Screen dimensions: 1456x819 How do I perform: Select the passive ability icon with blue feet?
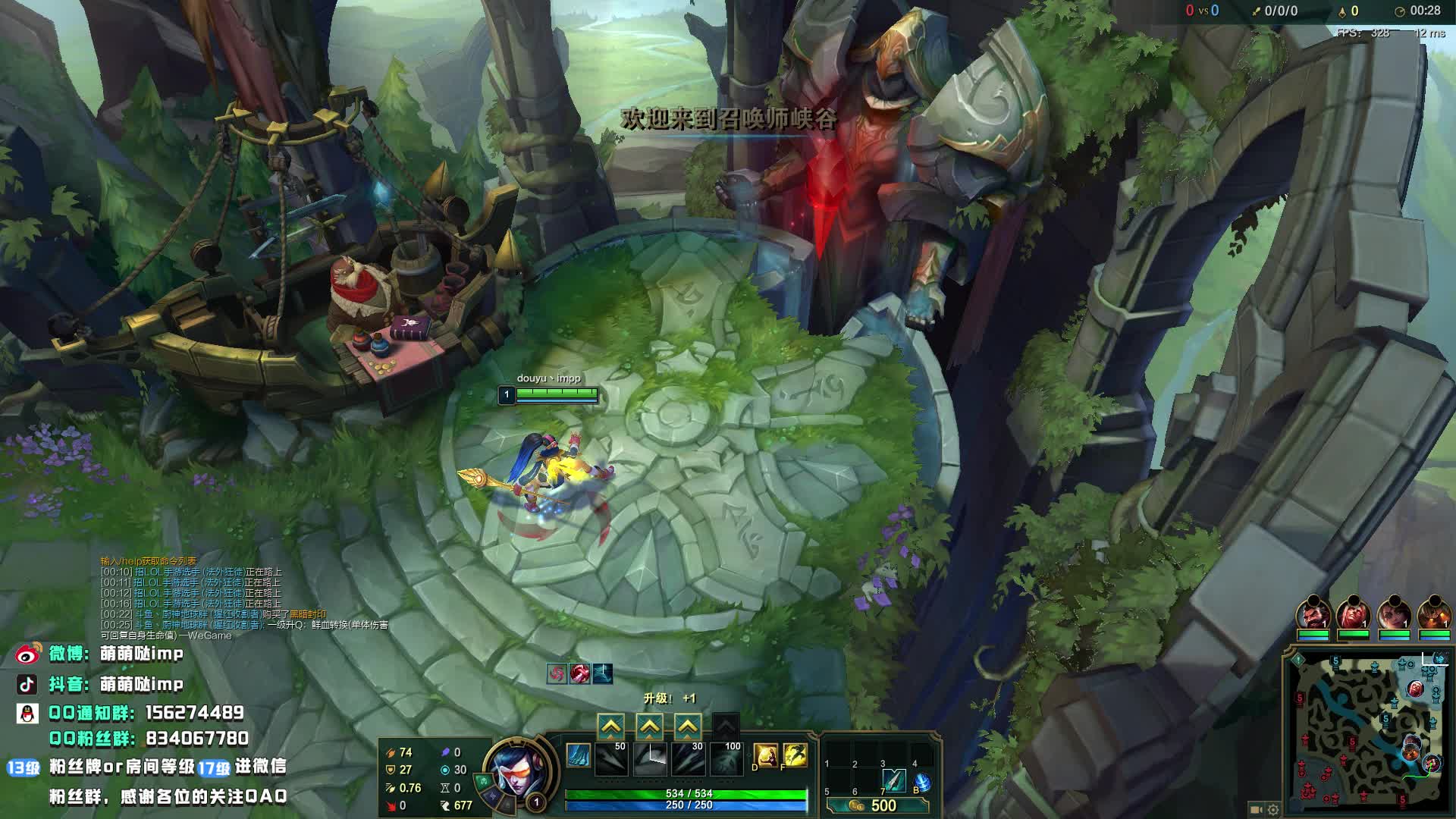tap(579, 755)
